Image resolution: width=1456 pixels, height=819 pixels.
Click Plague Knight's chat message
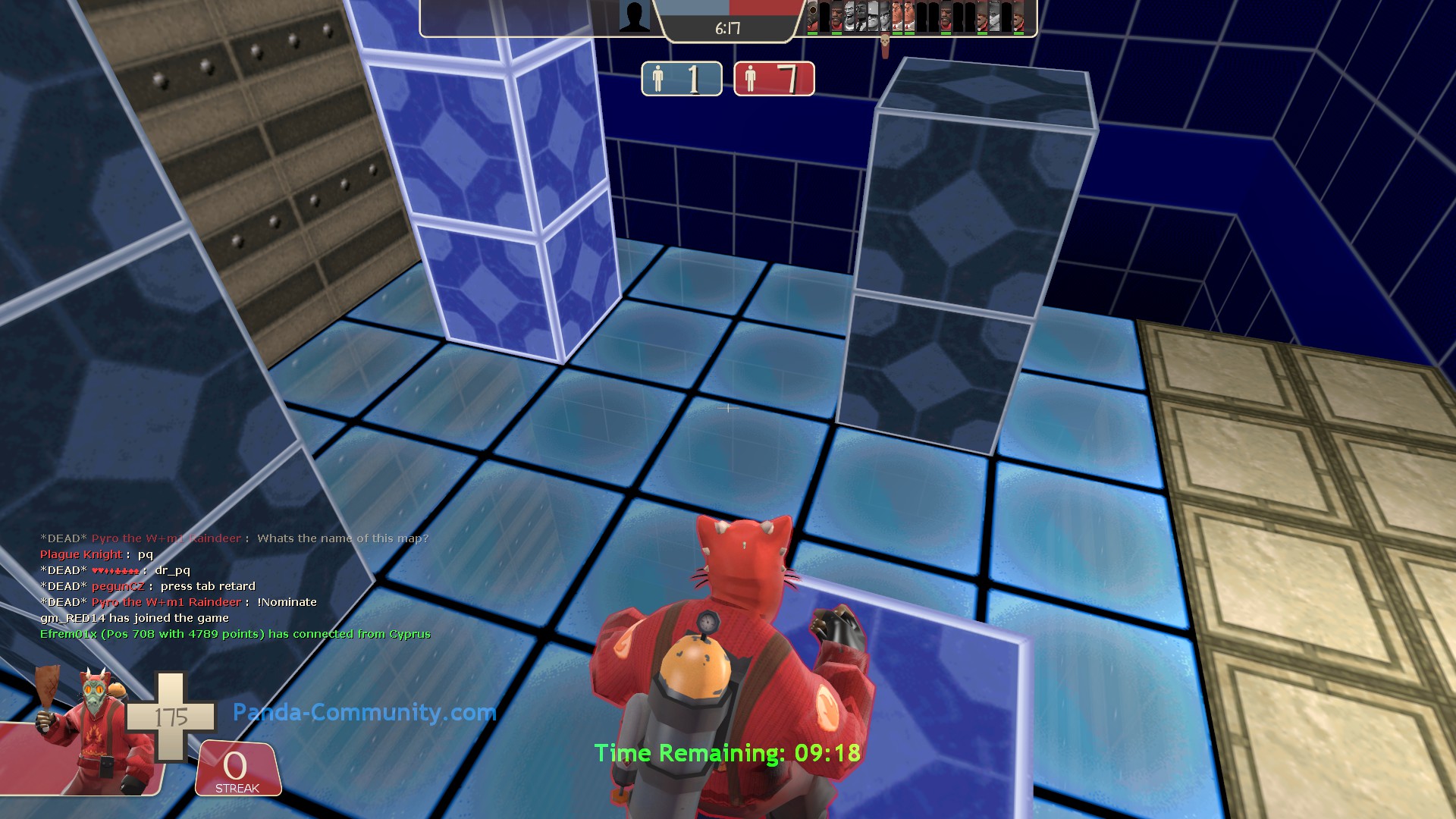click(96, 554)
